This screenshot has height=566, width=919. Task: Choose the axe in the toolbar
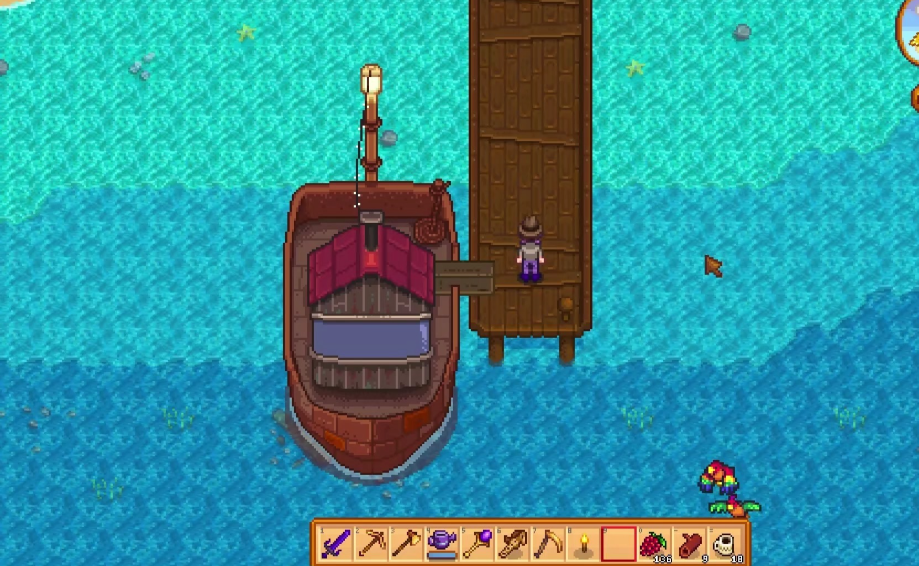pos(407,544)
